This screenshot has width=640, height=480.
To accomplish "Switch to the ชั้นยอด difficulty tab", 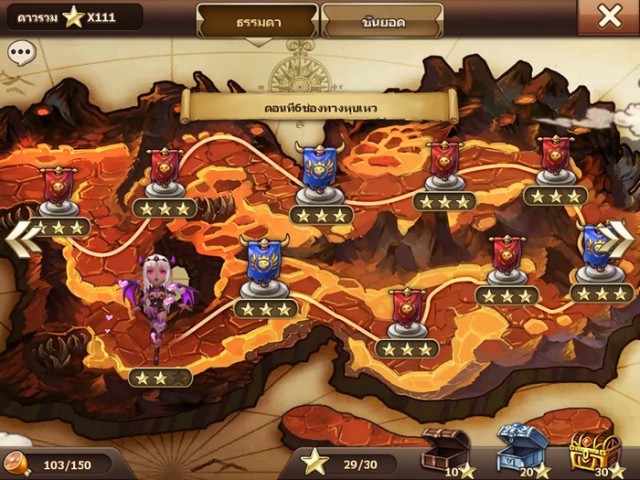I will (x=383, y=20).
